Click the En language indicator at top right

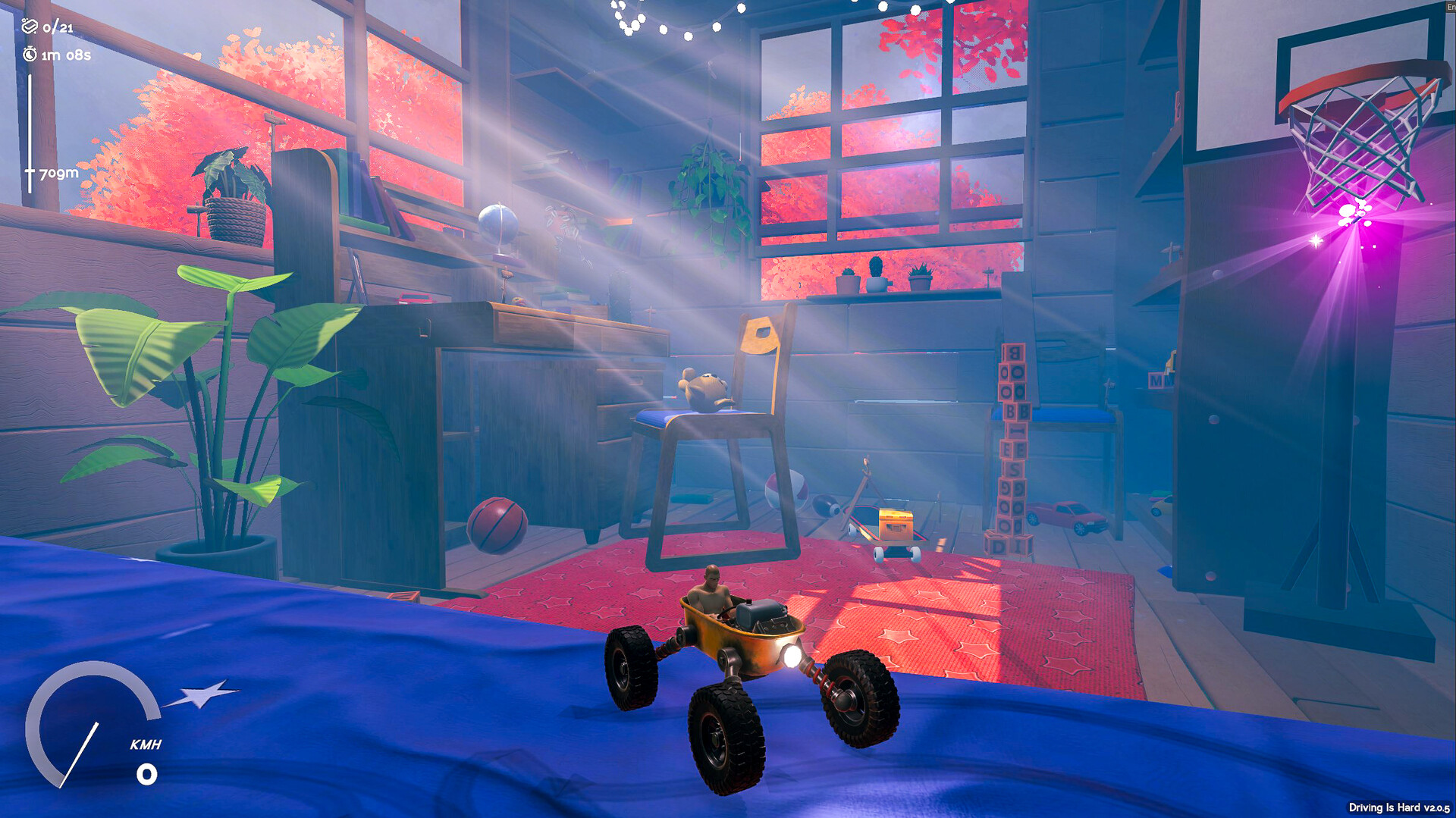click(x=1449, y=6)
